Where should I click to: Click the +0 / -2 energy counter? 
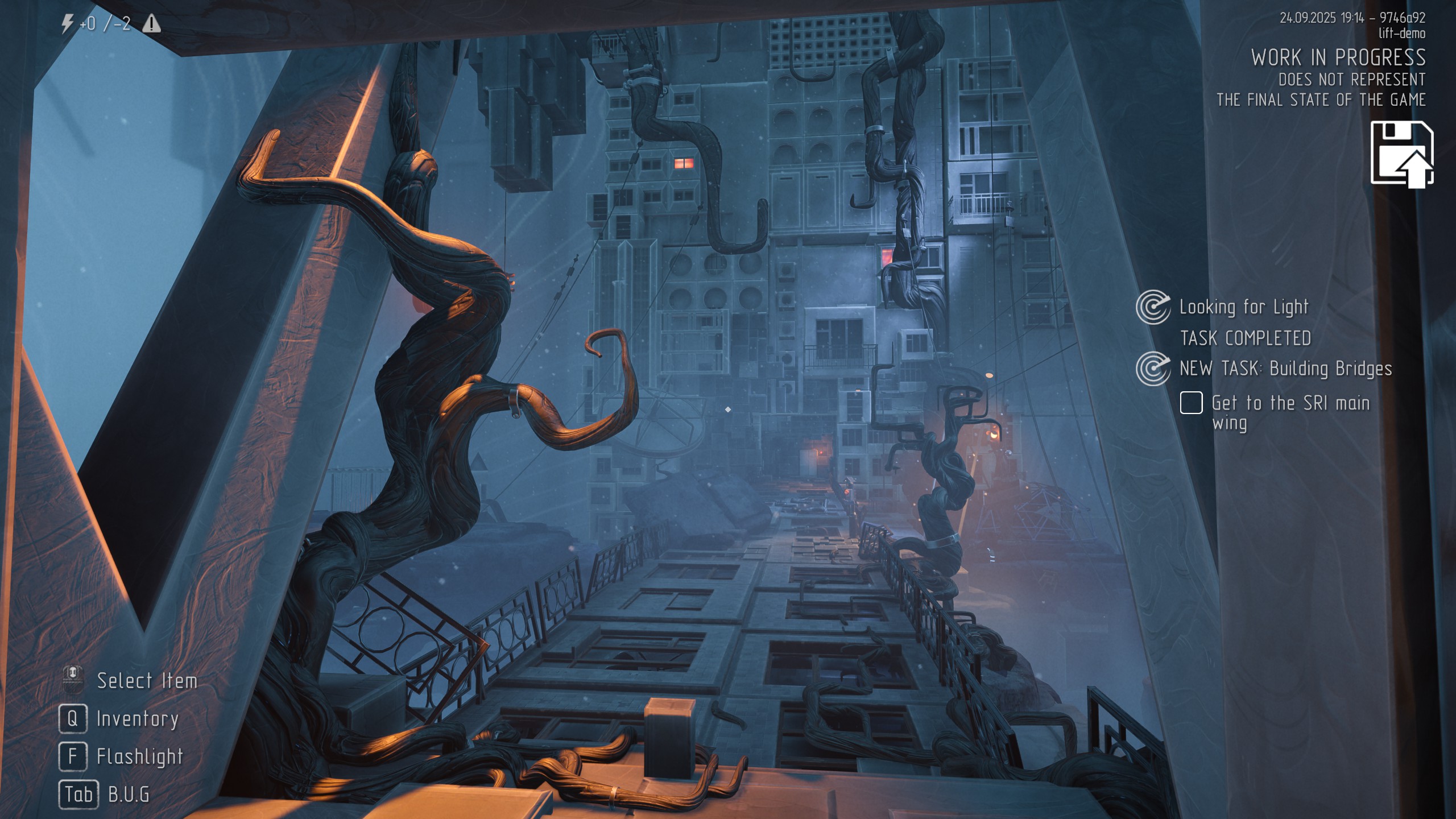pos(105,24)
